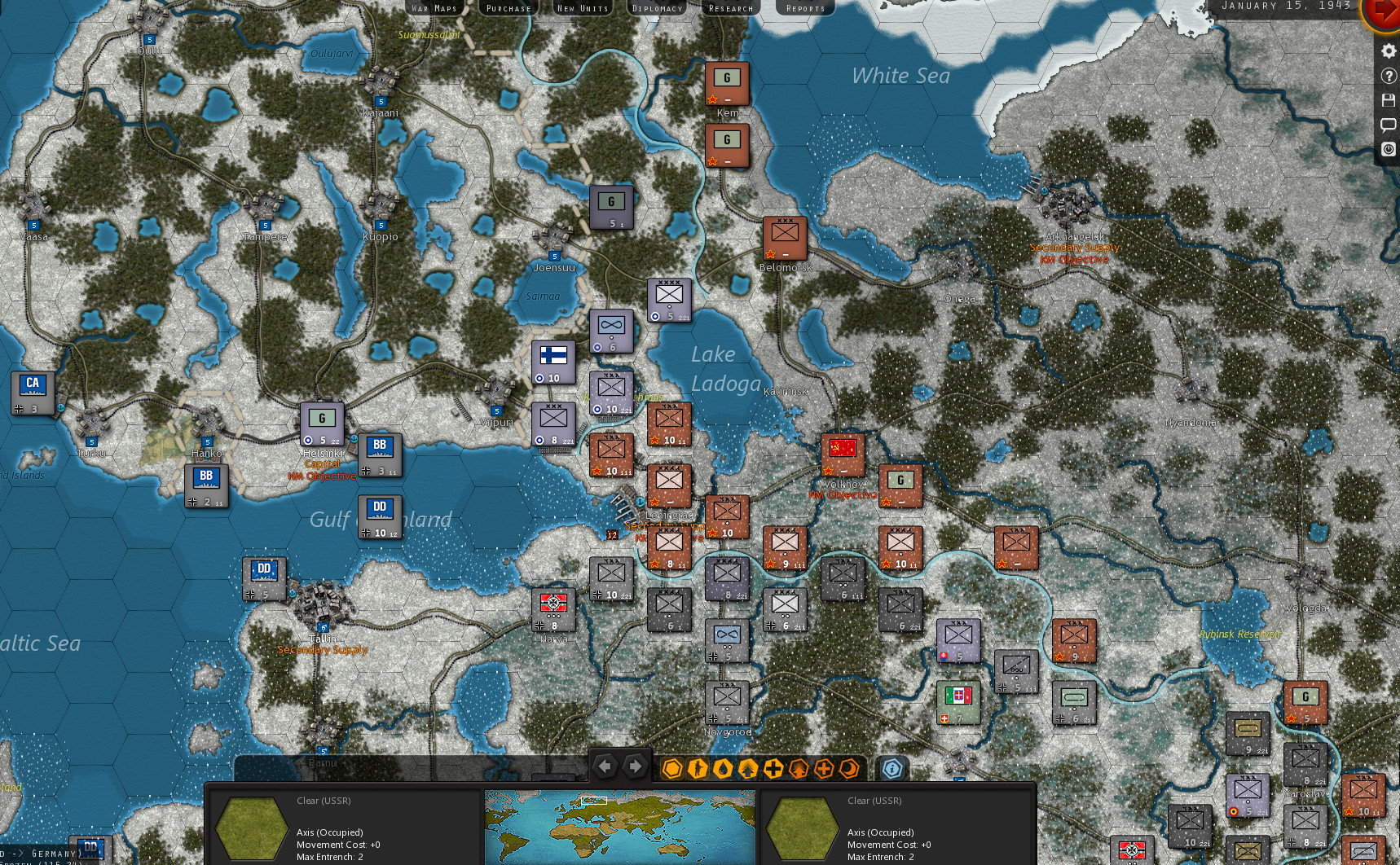Open the chat message bubble icon
This screenshot has height=865, width=1400.
click(x=1387, y=124)
